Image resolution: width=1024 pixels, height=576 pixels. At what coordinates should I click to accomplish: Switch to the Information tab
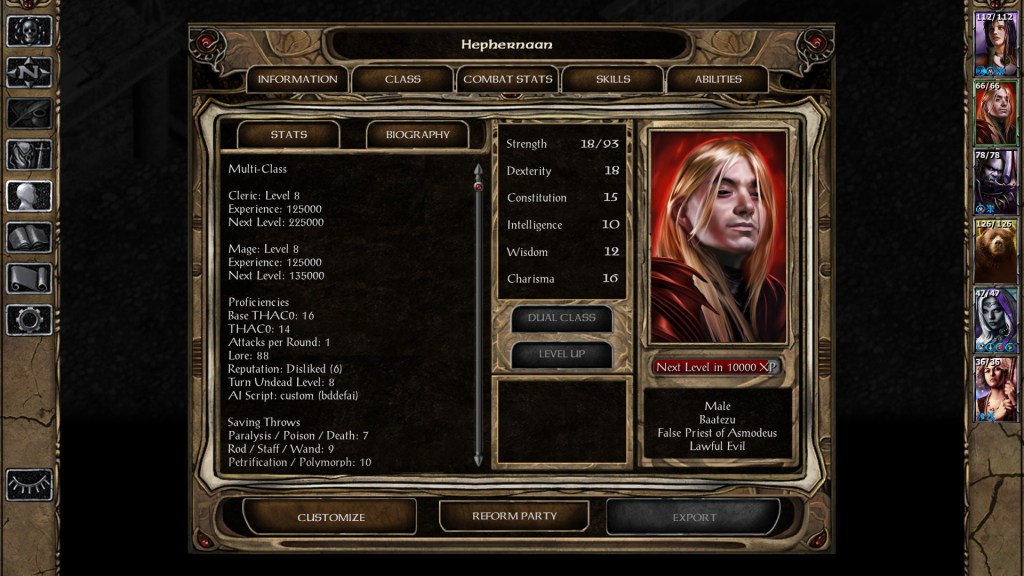click(297, 79)
